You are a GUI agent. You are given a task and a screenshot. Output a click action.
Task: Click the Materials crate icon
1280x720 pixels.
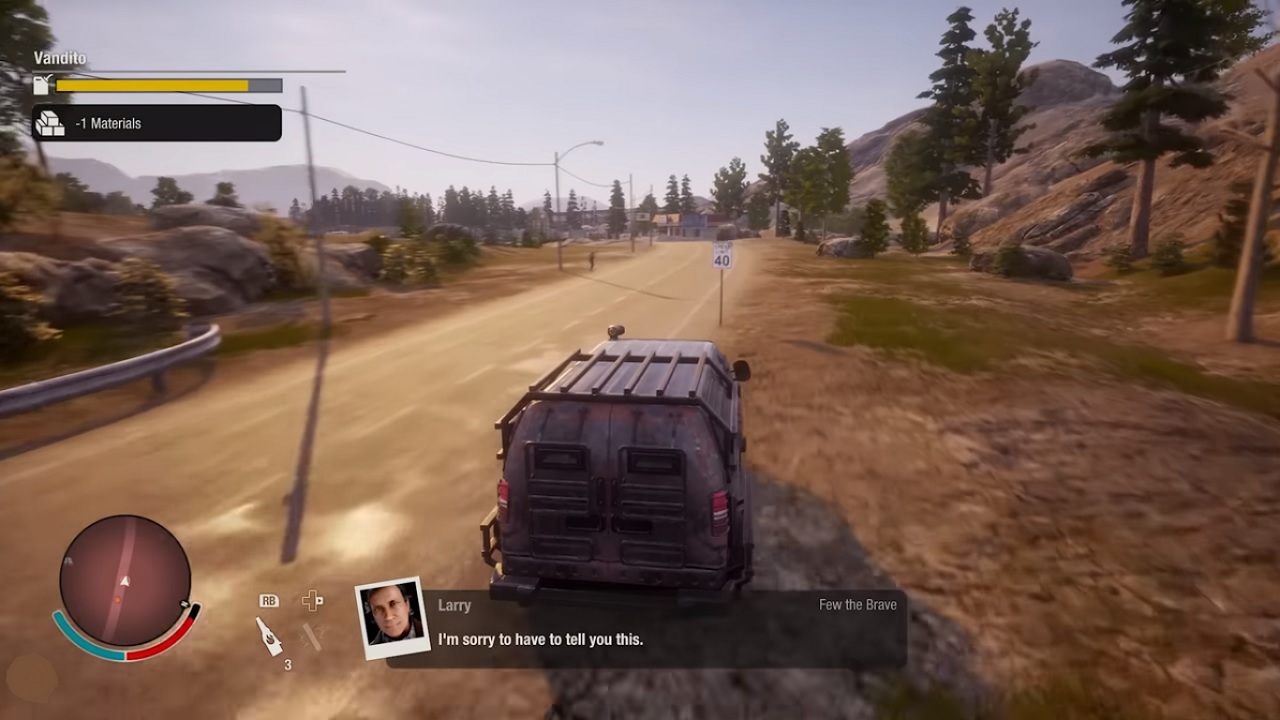click(51, 123)
